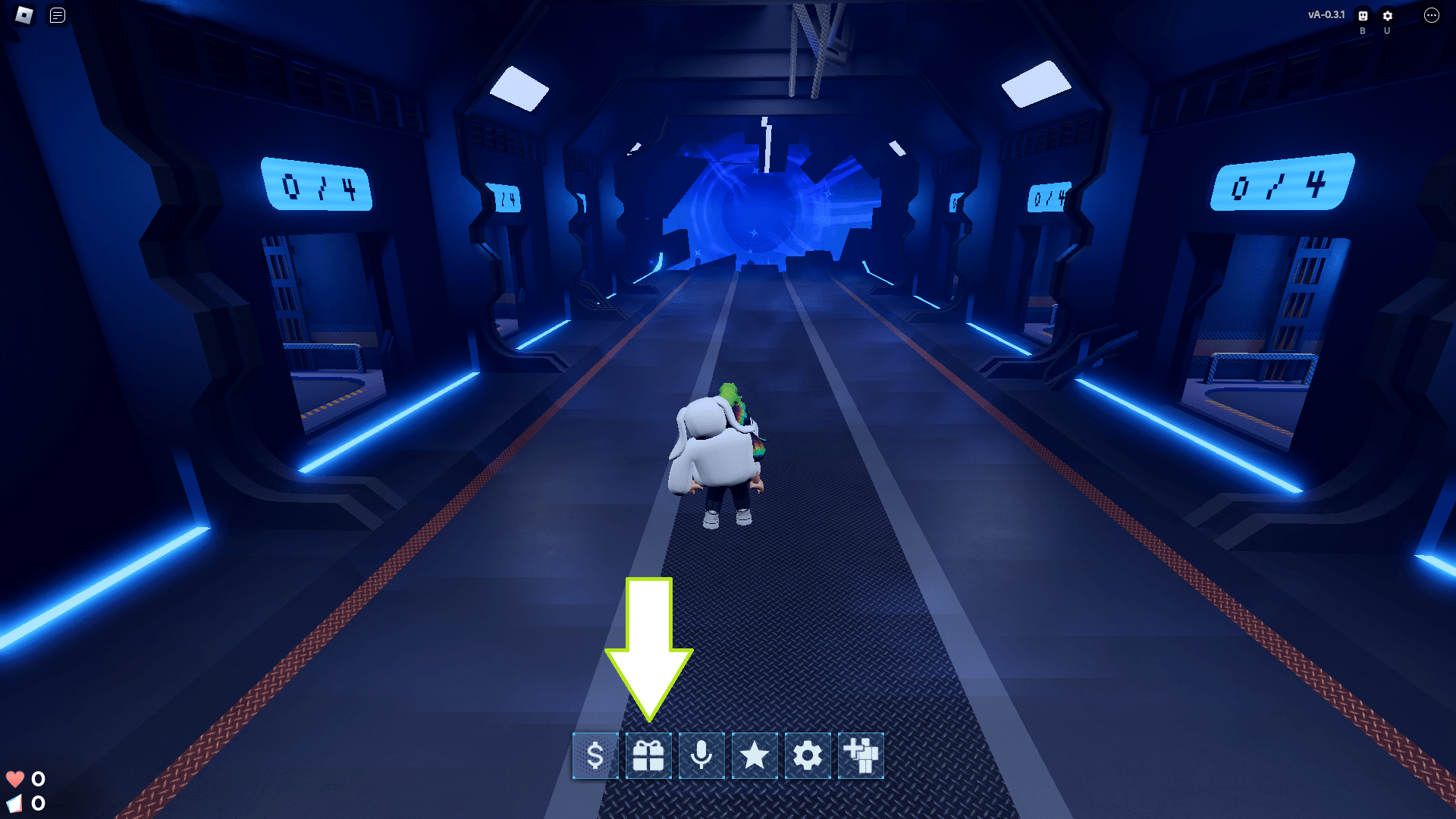Viewport: 1456px width, 819px height.
Task: Toggle voice chat with the microphone button
Action: (x=701, y=755)
